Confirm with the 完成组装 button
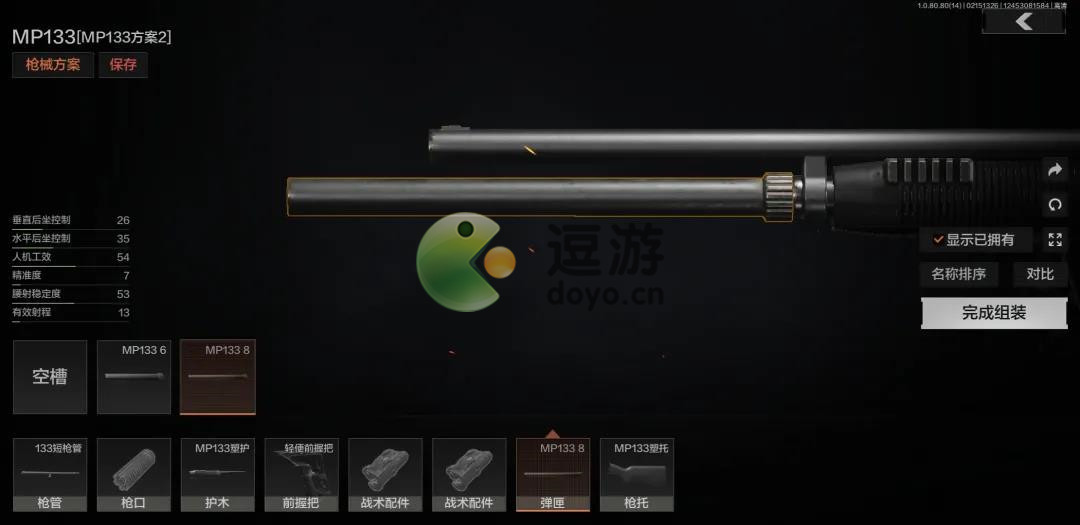Screen dimensions: 1080x525 click(x=994, y=313)
